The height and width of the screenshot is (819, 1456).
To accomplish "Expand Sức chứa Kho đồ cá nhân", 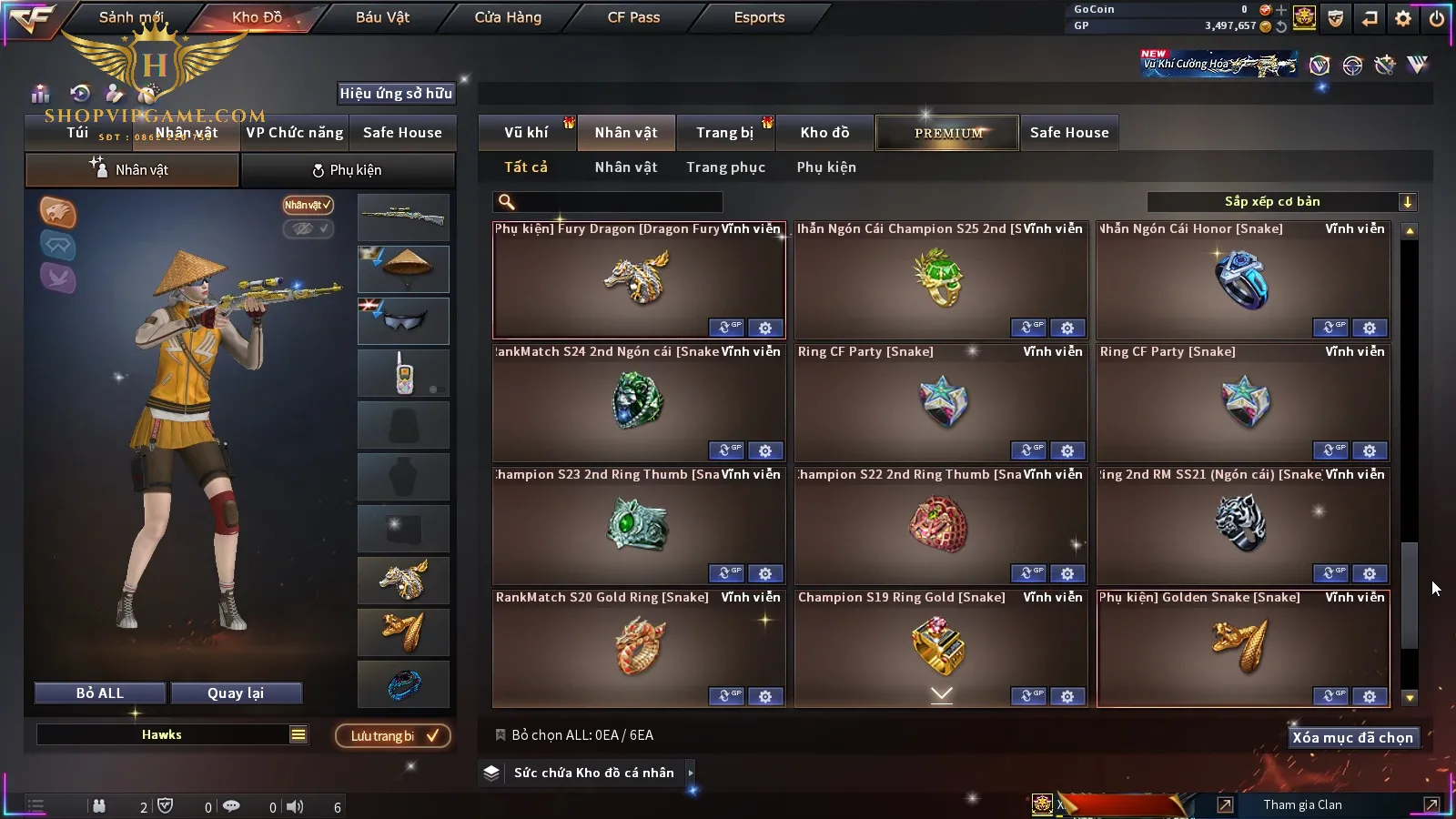I will pyautogui.click(x=593, y=773).
